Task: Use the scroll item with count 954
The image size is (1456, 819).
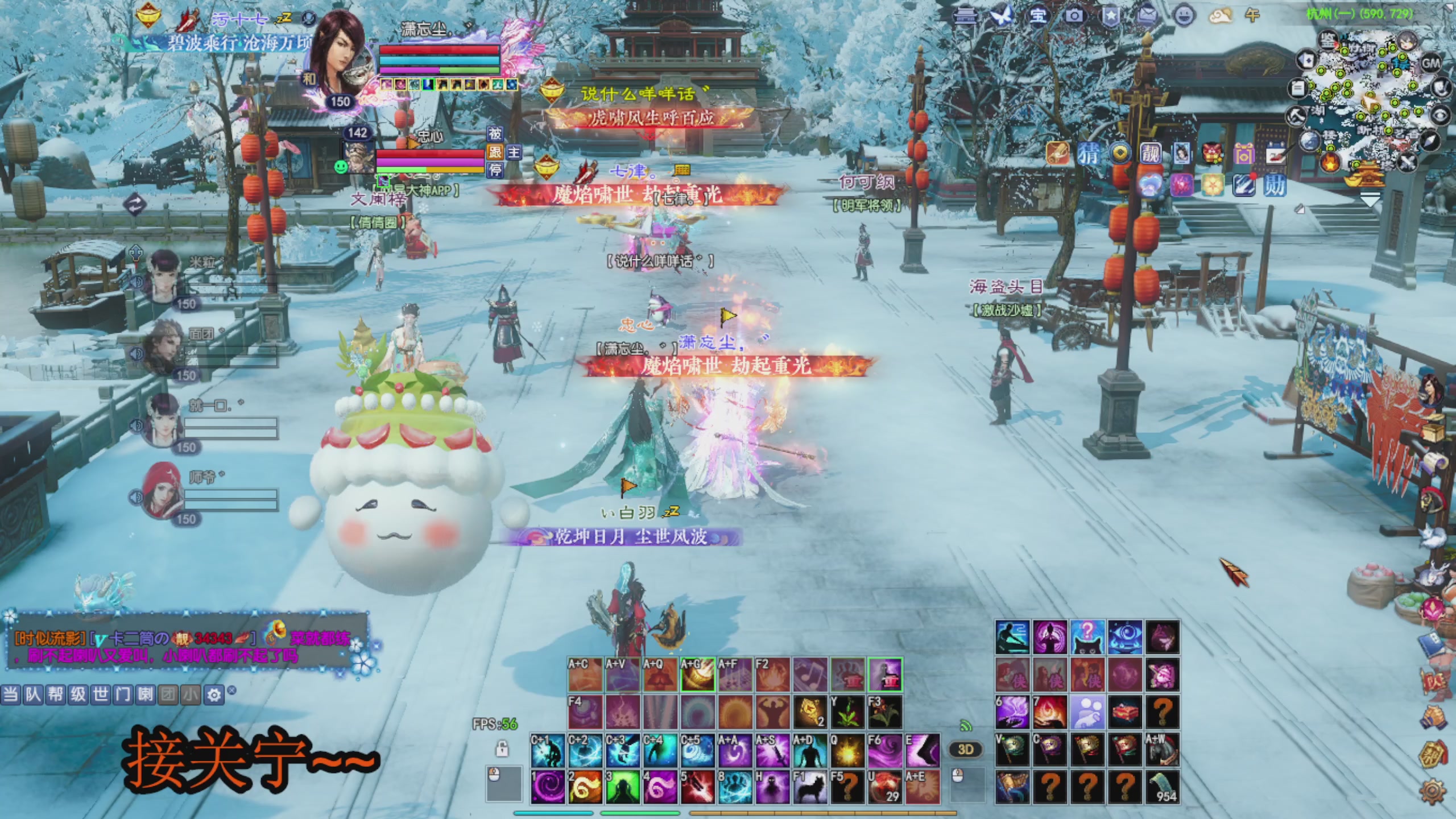Action: (x=1163, y=787)
